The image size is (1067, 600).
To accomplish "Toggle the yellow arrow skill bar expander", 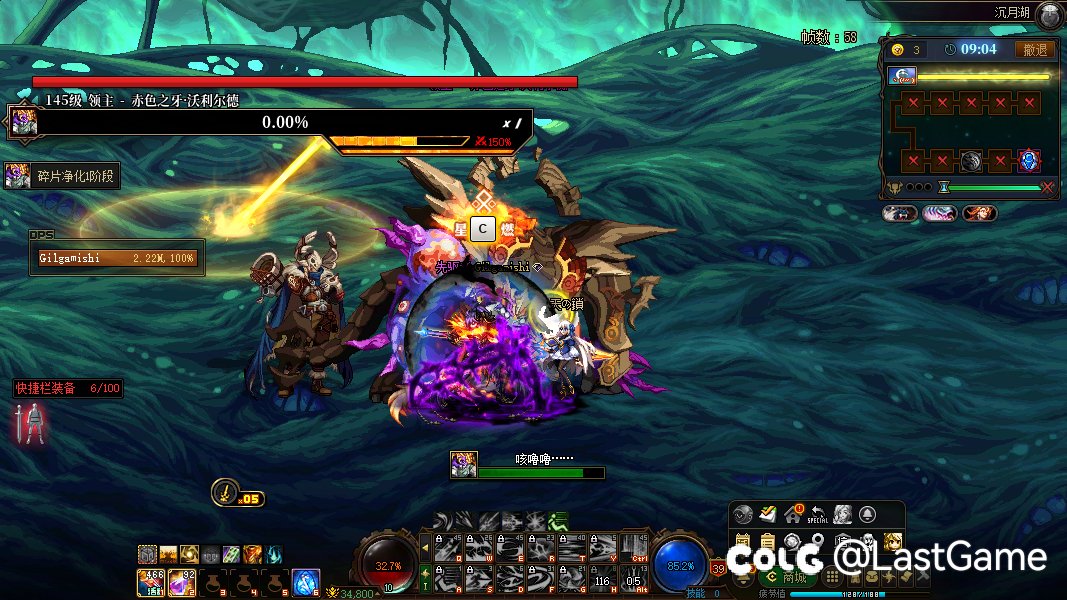I will pyautogui.click(x=425, y=548).
